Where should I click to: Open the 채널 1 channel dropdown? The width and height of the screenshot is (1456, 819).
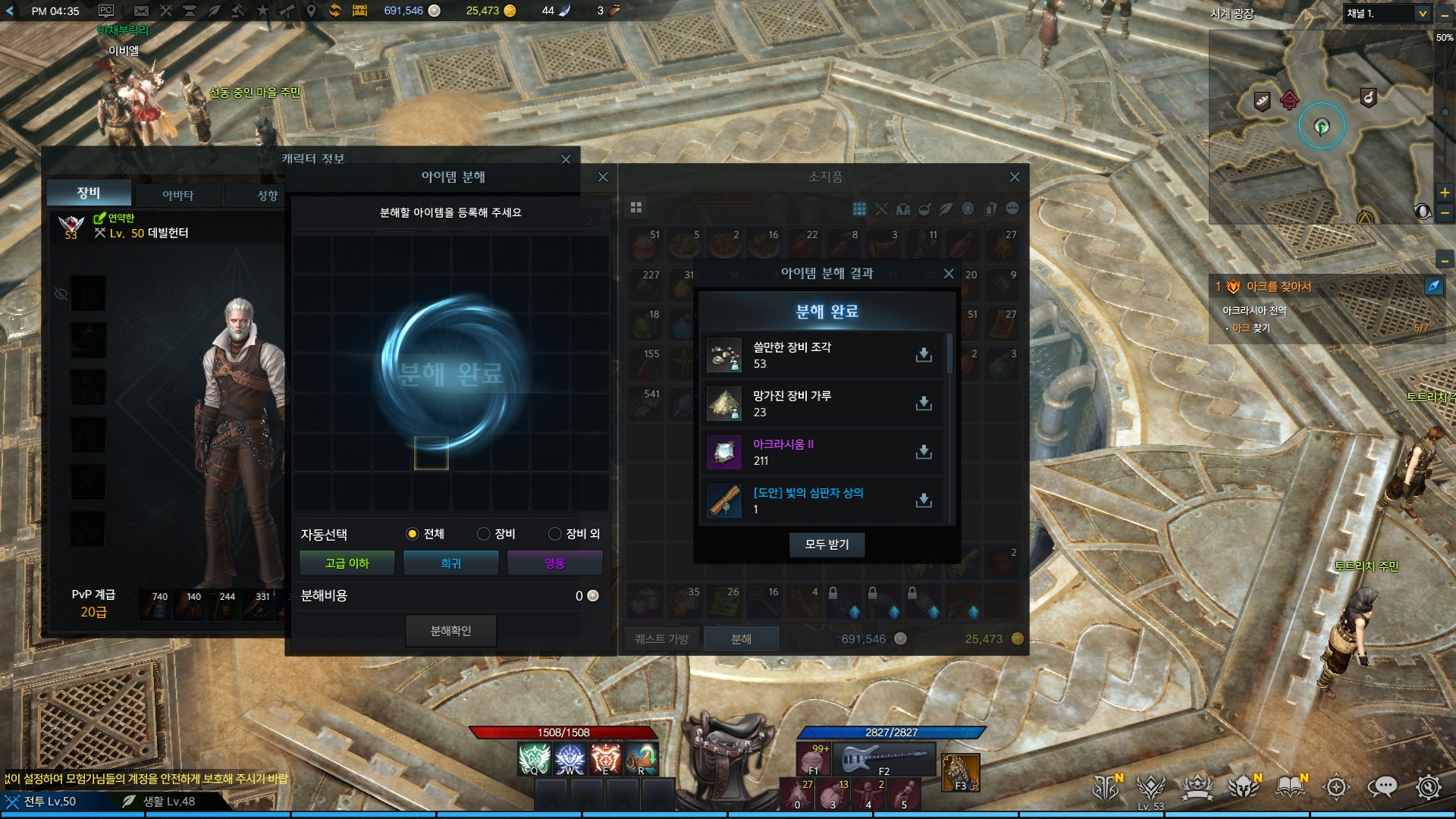[1422, 14]
